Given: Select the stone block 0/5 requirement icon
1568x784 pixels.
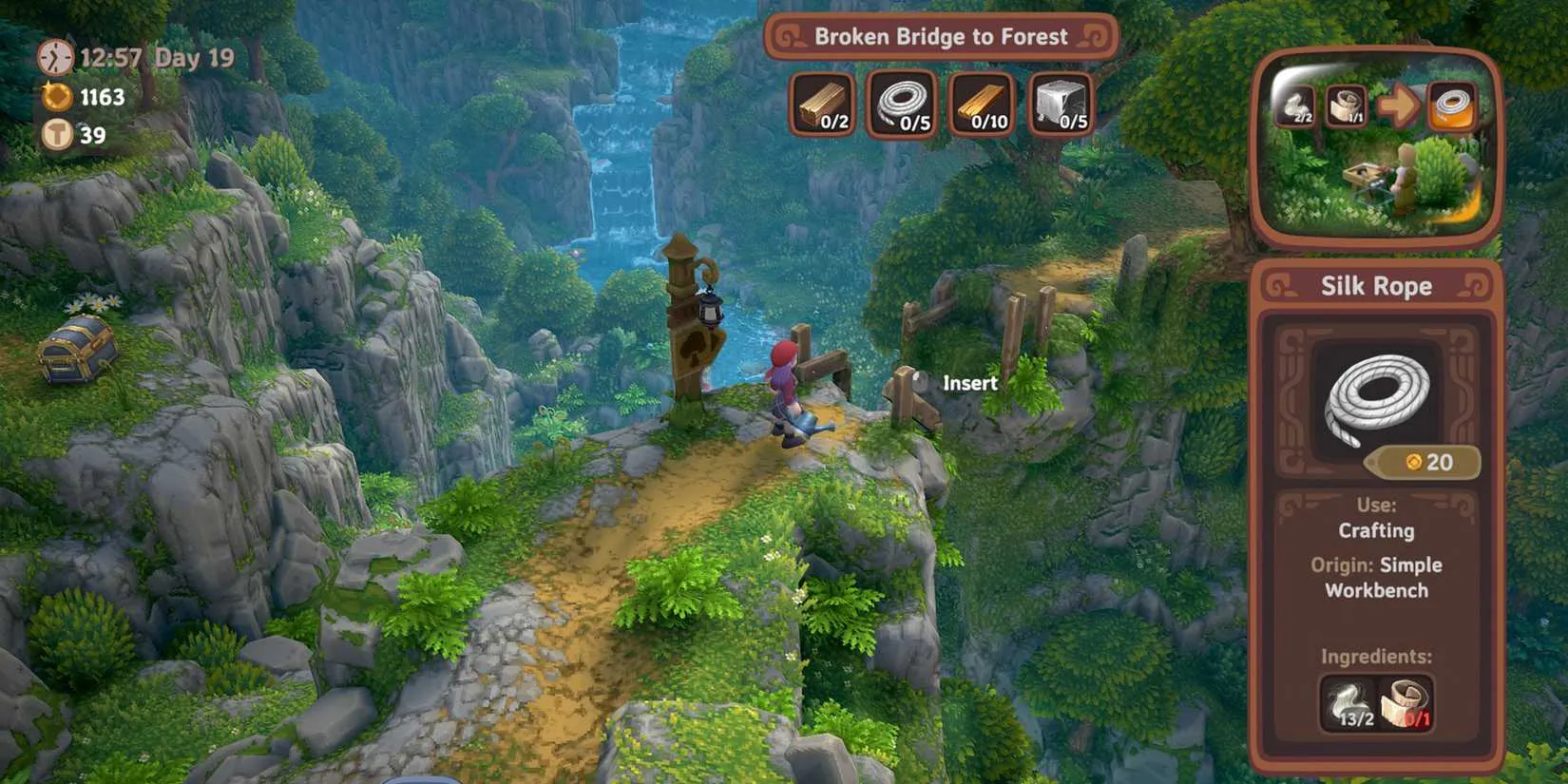Looking at the screenshot, I should point(1060,105).
